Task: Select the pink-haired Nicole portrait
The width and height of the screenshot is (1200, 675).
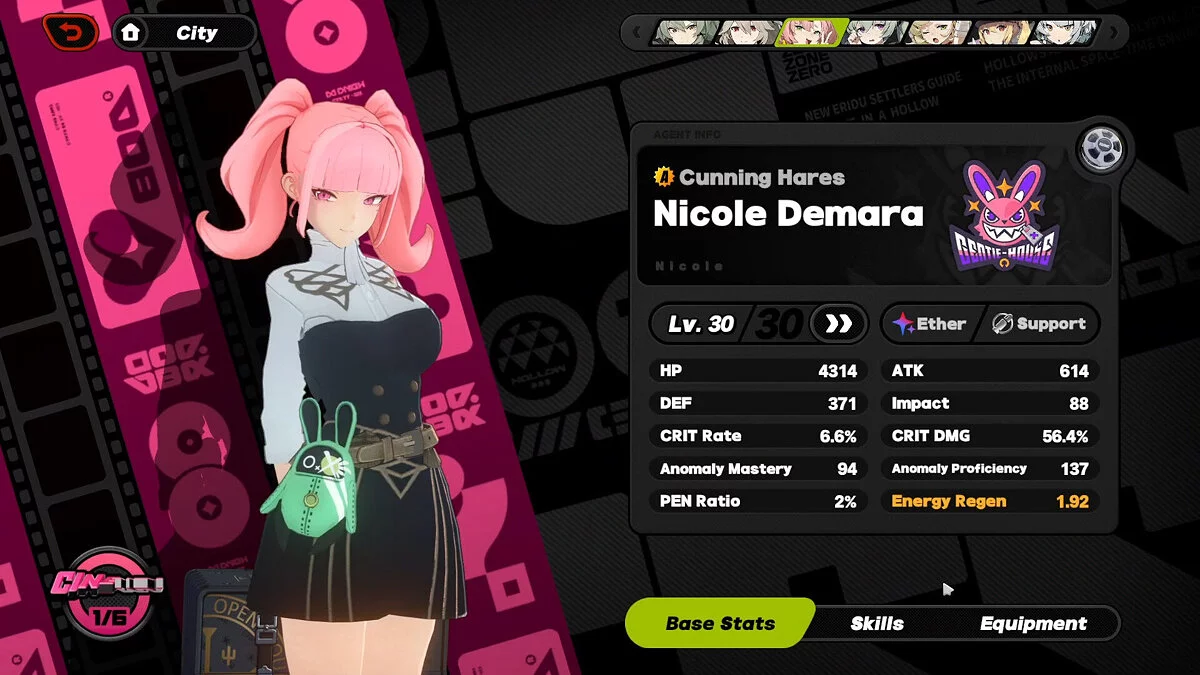Action: [x=812, y=33]
